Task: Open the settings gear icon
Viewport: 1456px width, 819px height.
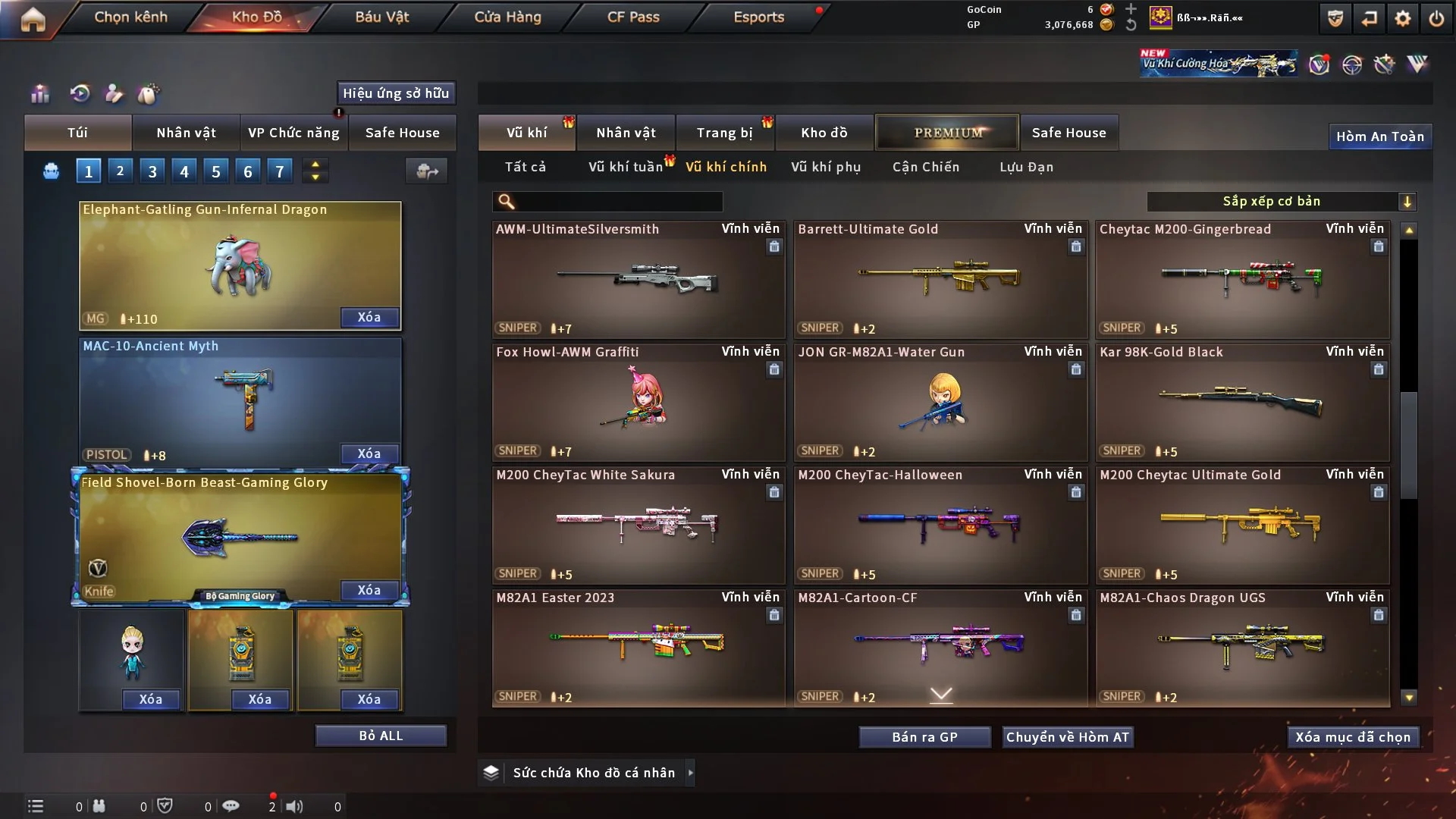Action: coord(1403,18)
